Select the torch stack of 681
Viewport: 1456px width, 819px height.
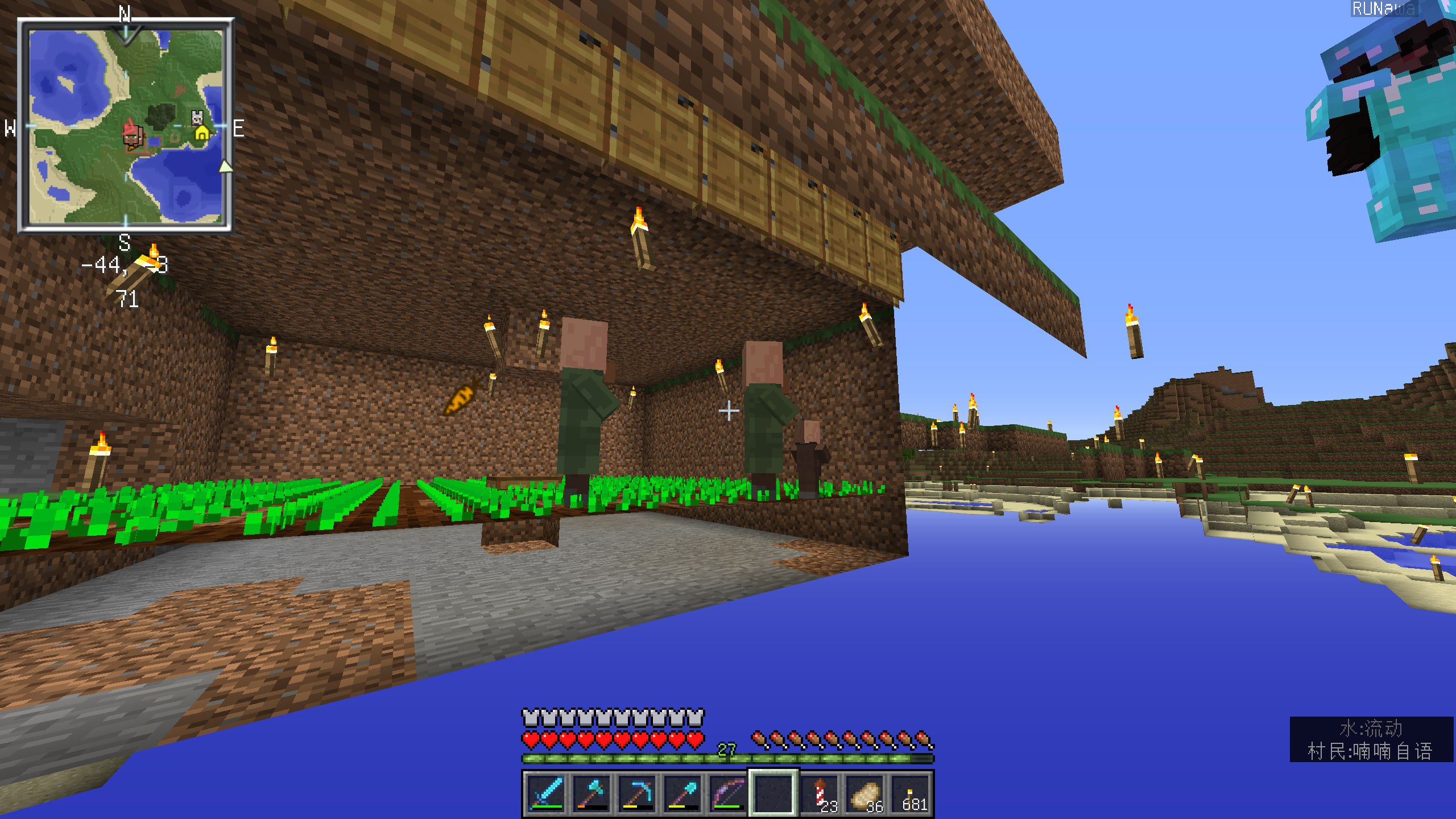911,793
